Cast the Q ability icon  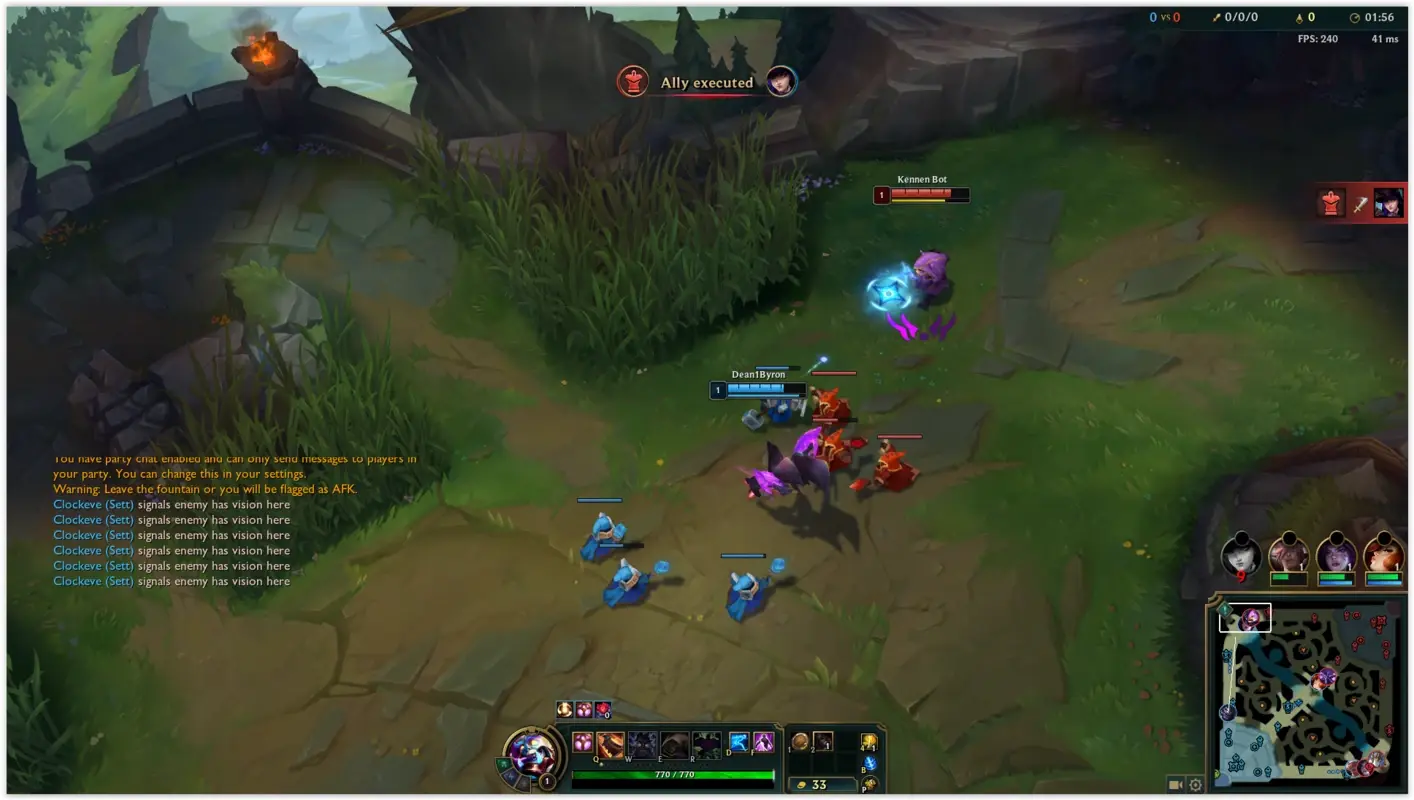[x=608, y=744]
